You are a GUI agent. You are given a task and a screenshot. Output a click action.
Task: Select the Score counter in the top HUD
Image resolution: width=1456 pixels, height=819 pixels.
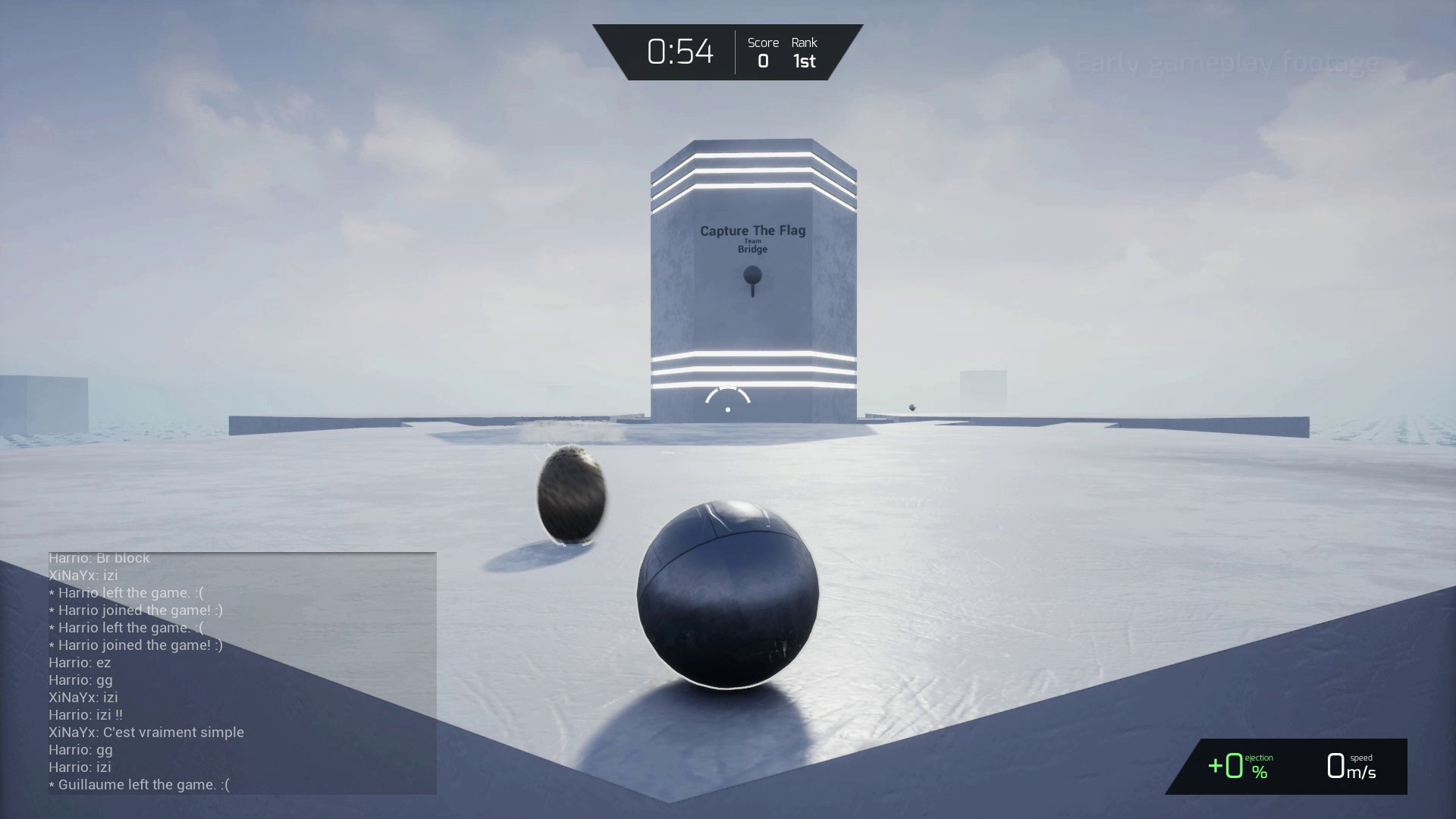click(763, 53)
